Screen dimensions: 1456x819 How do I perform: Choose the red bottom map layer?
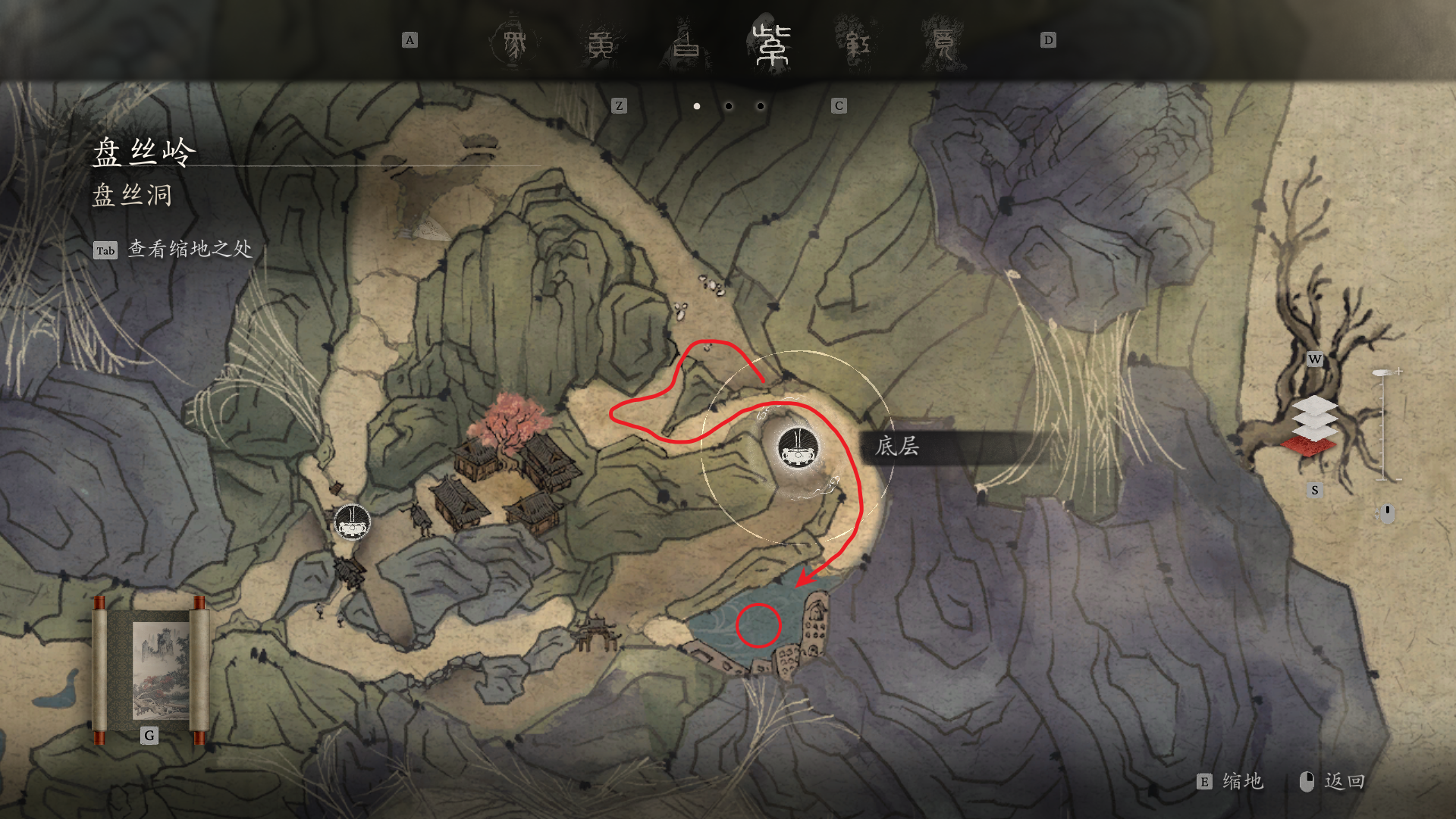pos(1309,447)
